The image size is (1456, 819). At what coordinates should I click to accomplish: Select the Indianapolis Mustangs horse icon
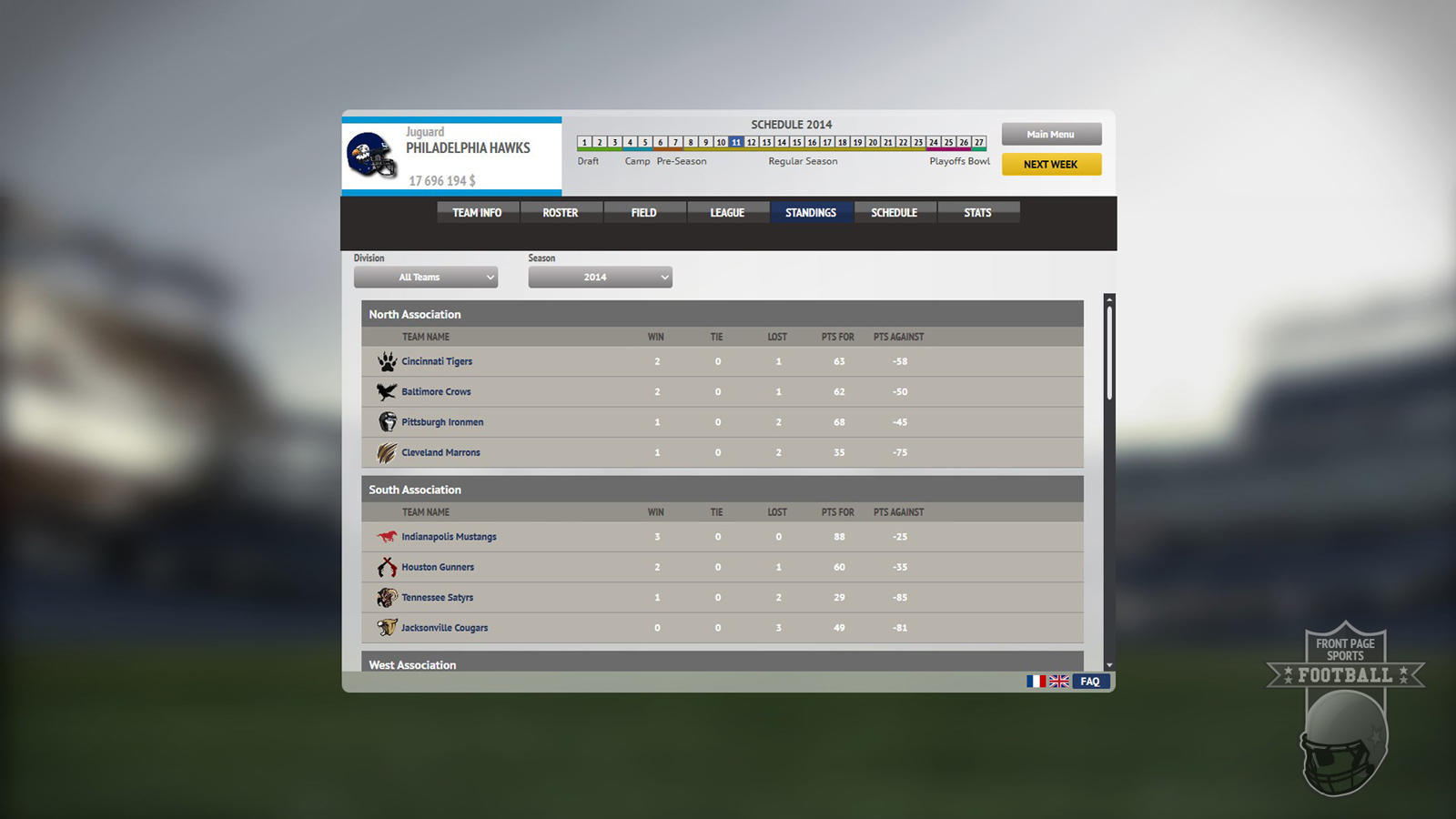click(x=387, y=537)
